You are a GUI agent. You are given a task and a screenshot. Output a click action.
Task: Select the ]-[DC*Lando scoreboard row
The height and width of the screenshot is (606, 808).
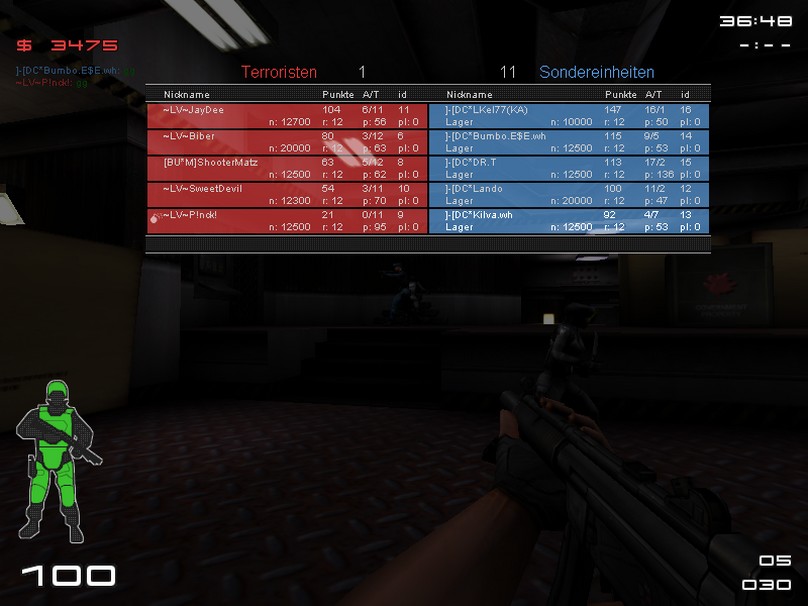(569, 194)
